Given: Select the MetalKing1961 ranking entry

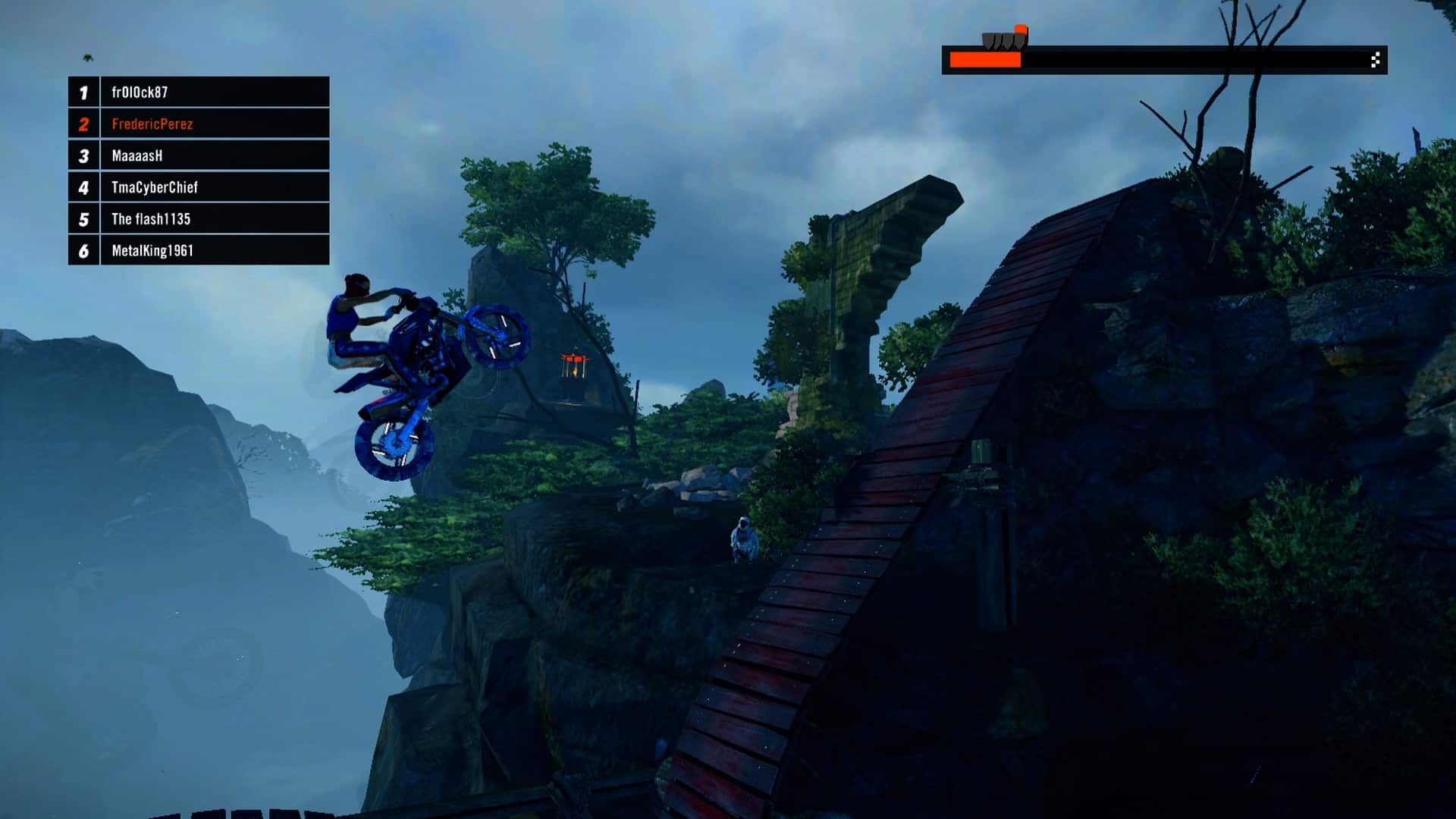Looking at the screenshot, I should (199, 250).
